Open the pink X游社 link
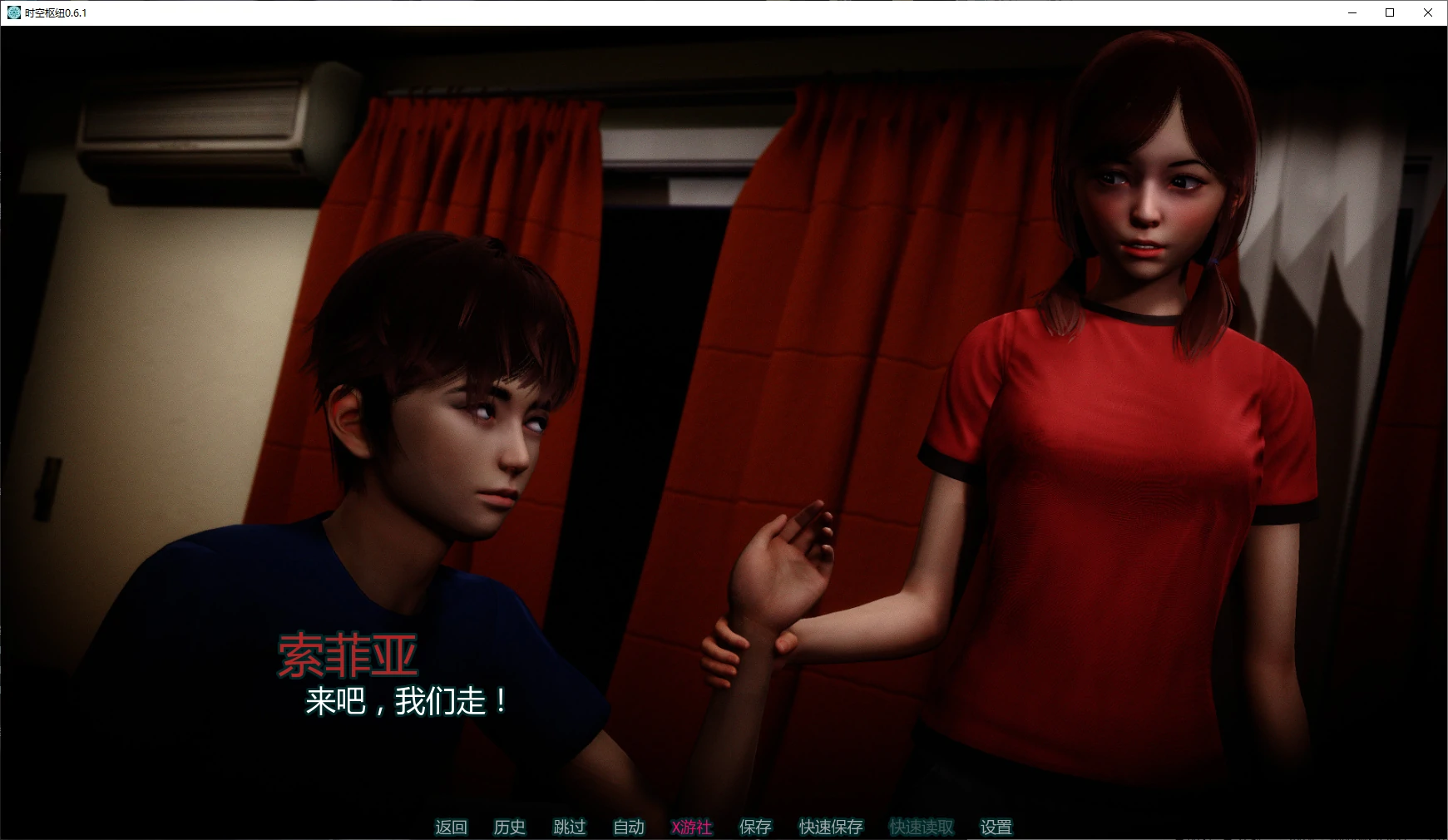Viewport: 1448px width, 840px height. tap(692, 827)
